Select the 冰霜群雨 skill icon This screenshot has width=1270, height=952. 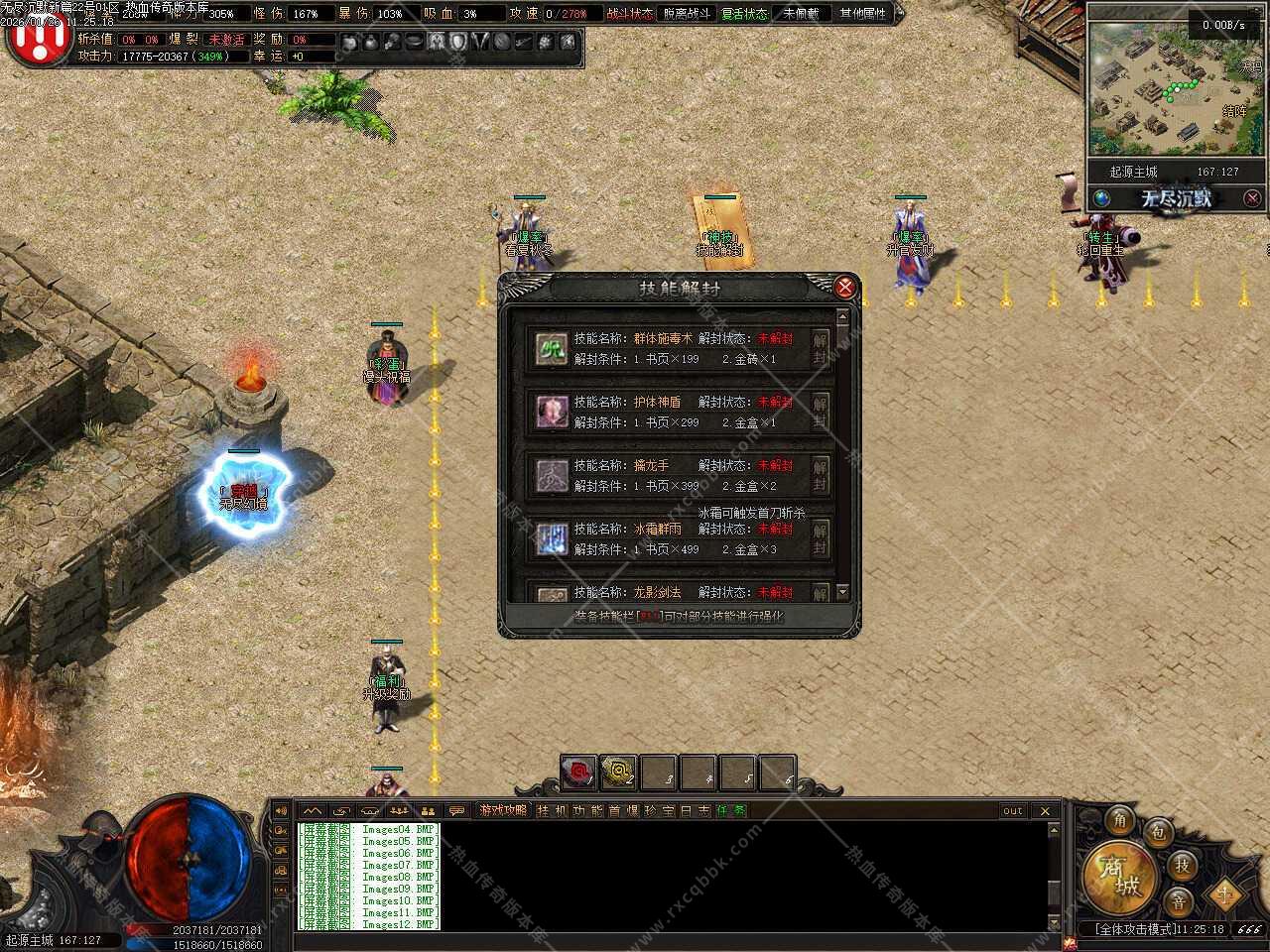point(552,538)
